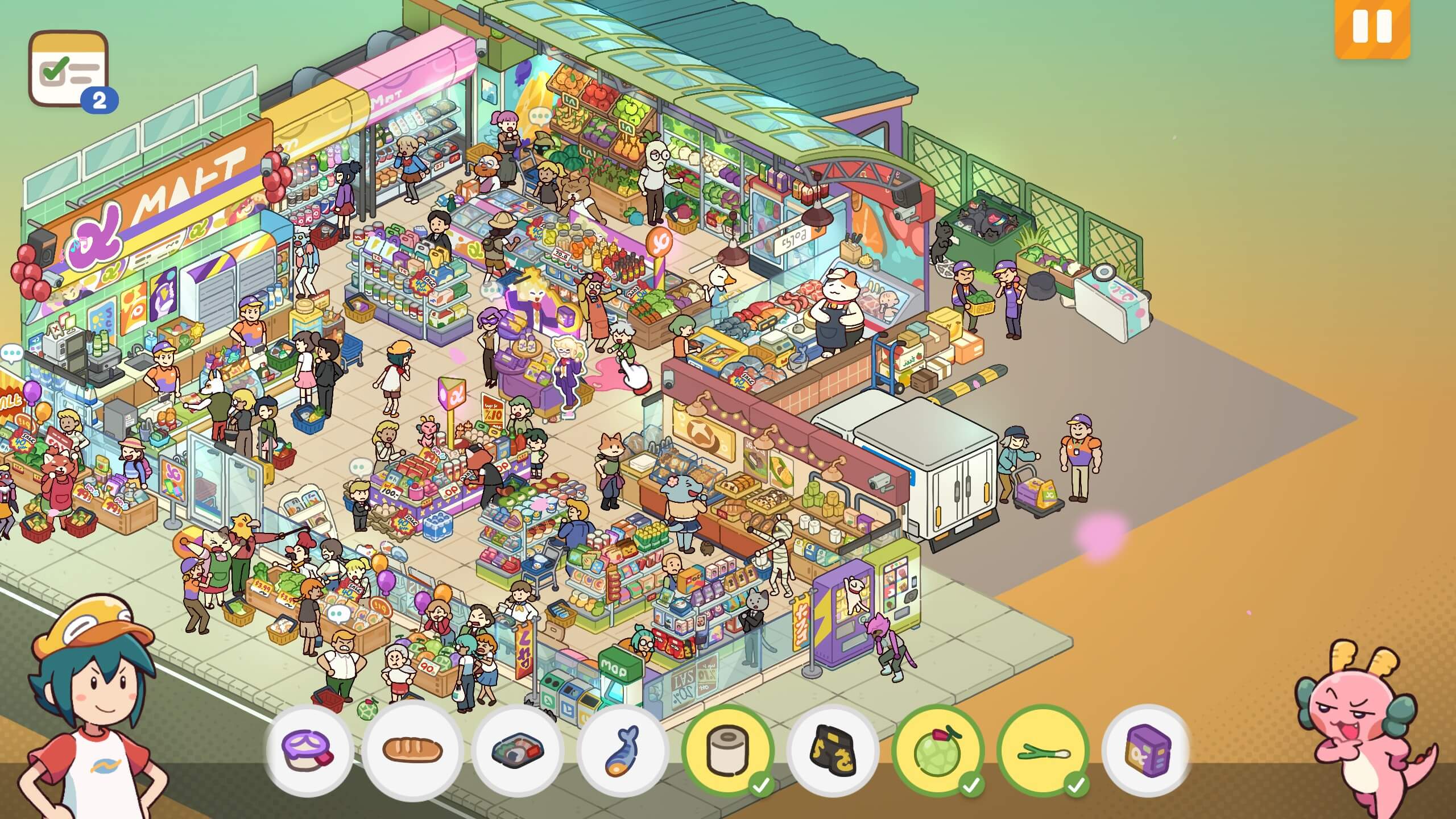Pick the blue fish target item
The image size is (1456, 819).
(x=622, y=751)
